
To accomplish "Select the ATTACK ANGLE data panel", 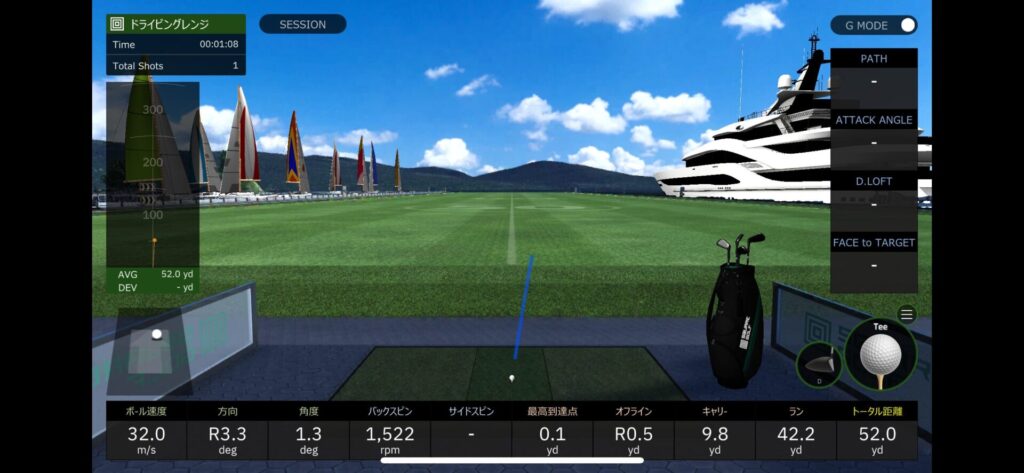I will point(873,131).
